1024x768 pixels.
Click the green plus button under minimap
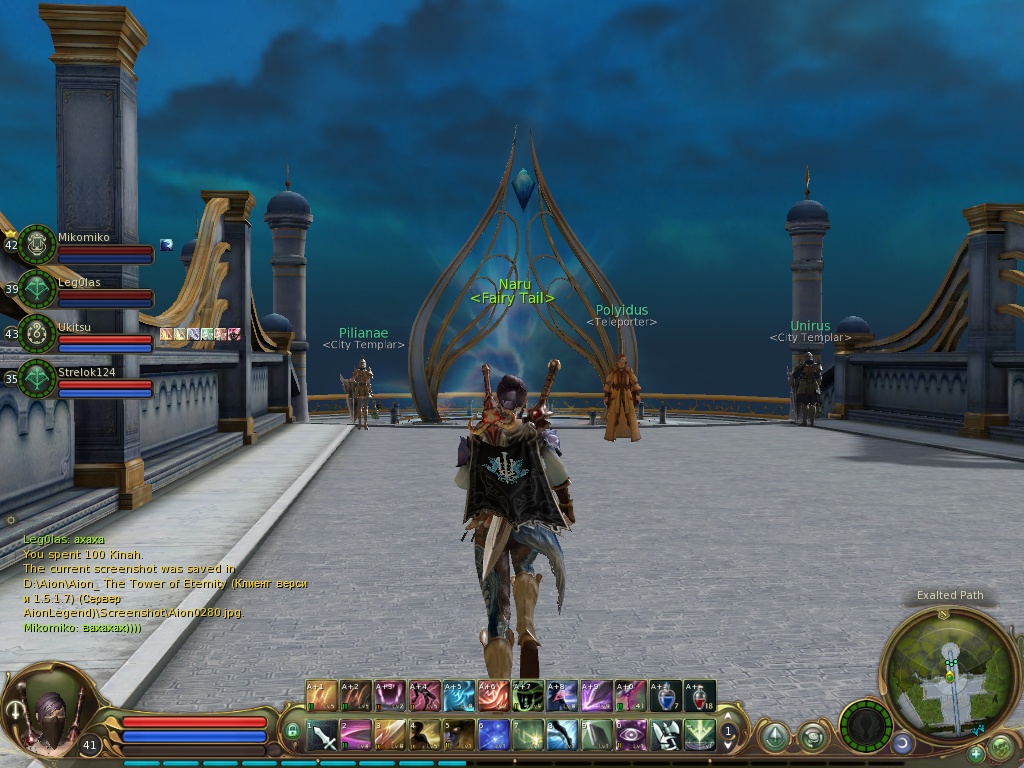tap(976, 752)
